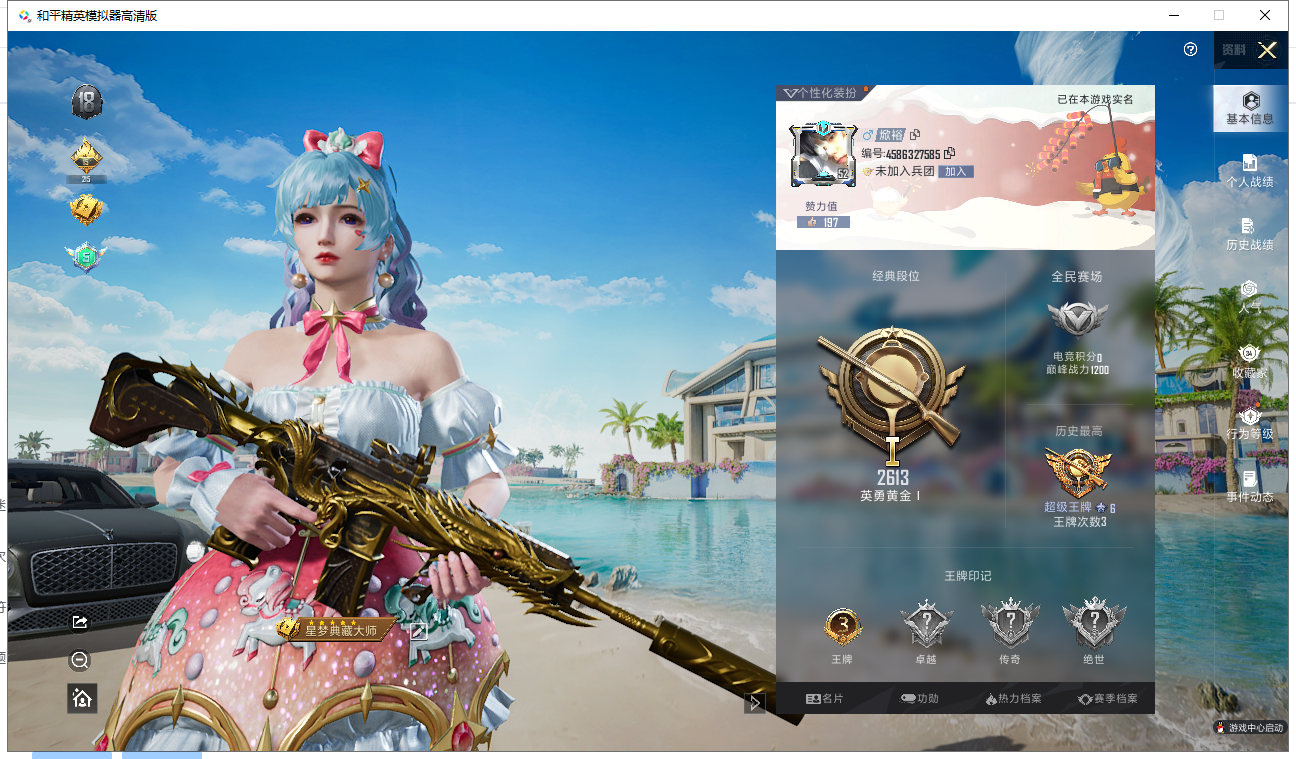Close the 资料 profile screen

1267,51
